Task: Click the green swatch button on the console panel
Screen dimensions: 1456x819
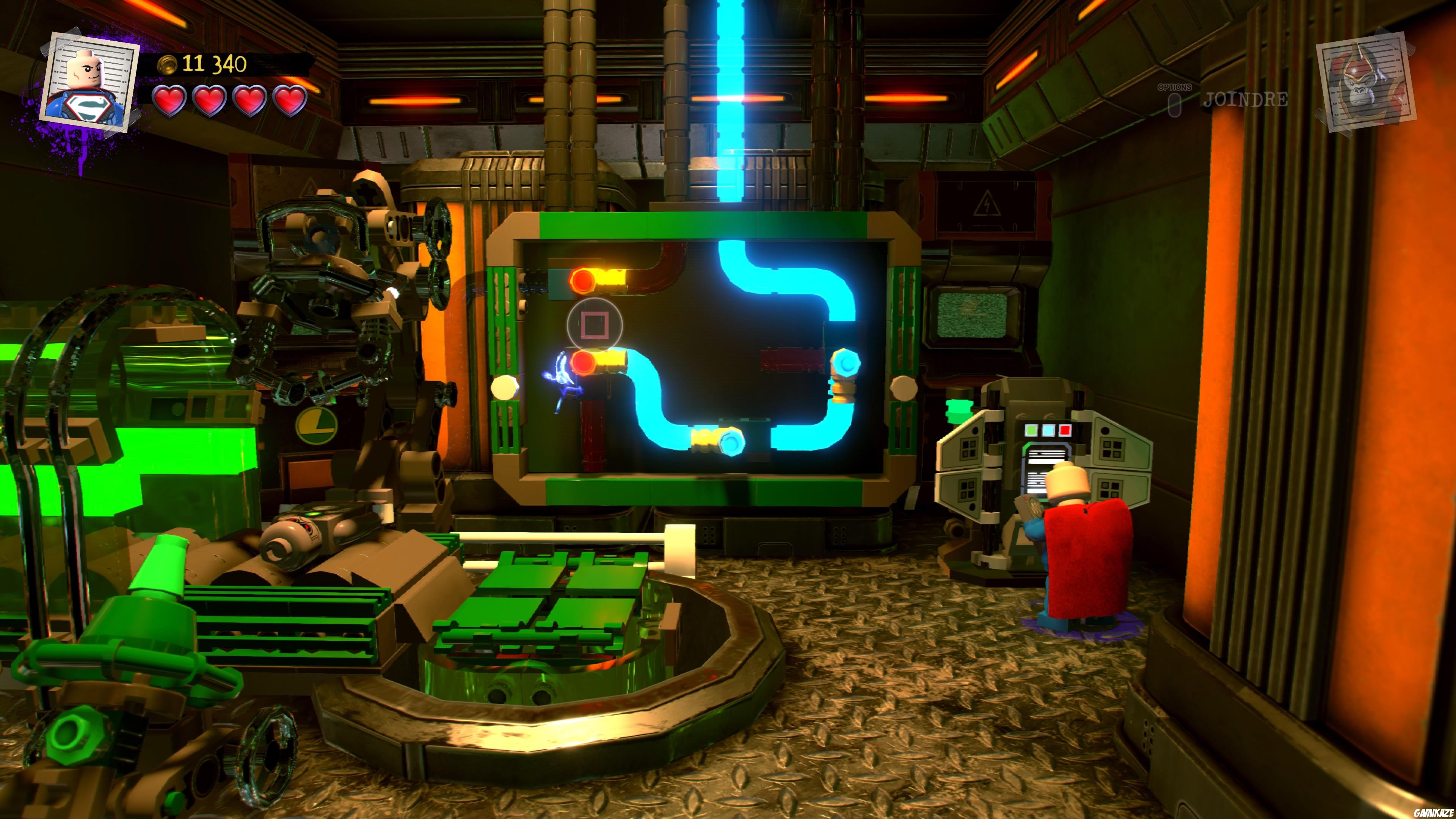Action: (1031, 431)
